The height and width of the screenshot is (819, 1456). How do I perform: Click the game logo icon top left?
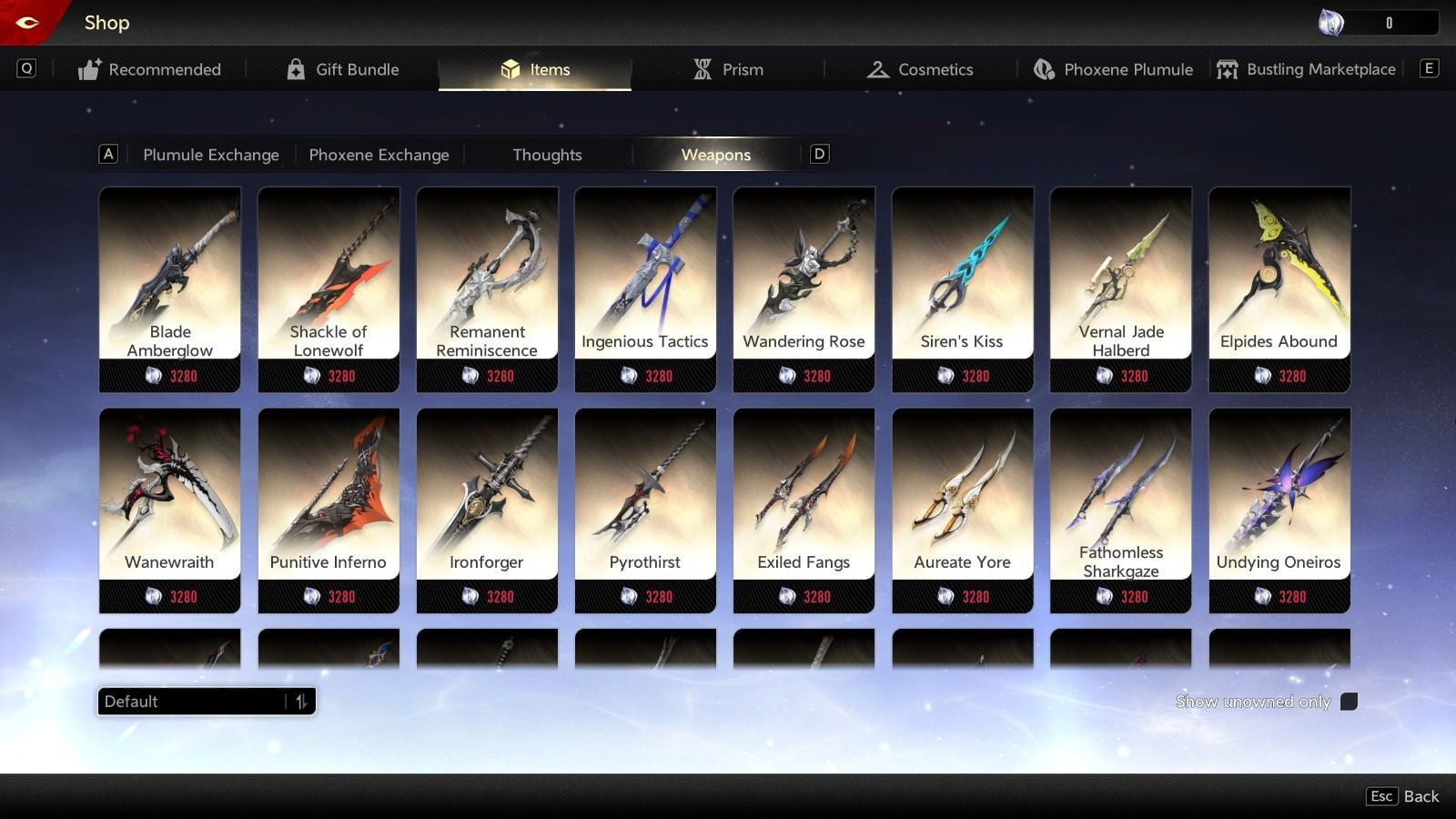click(x=25, y=20)
